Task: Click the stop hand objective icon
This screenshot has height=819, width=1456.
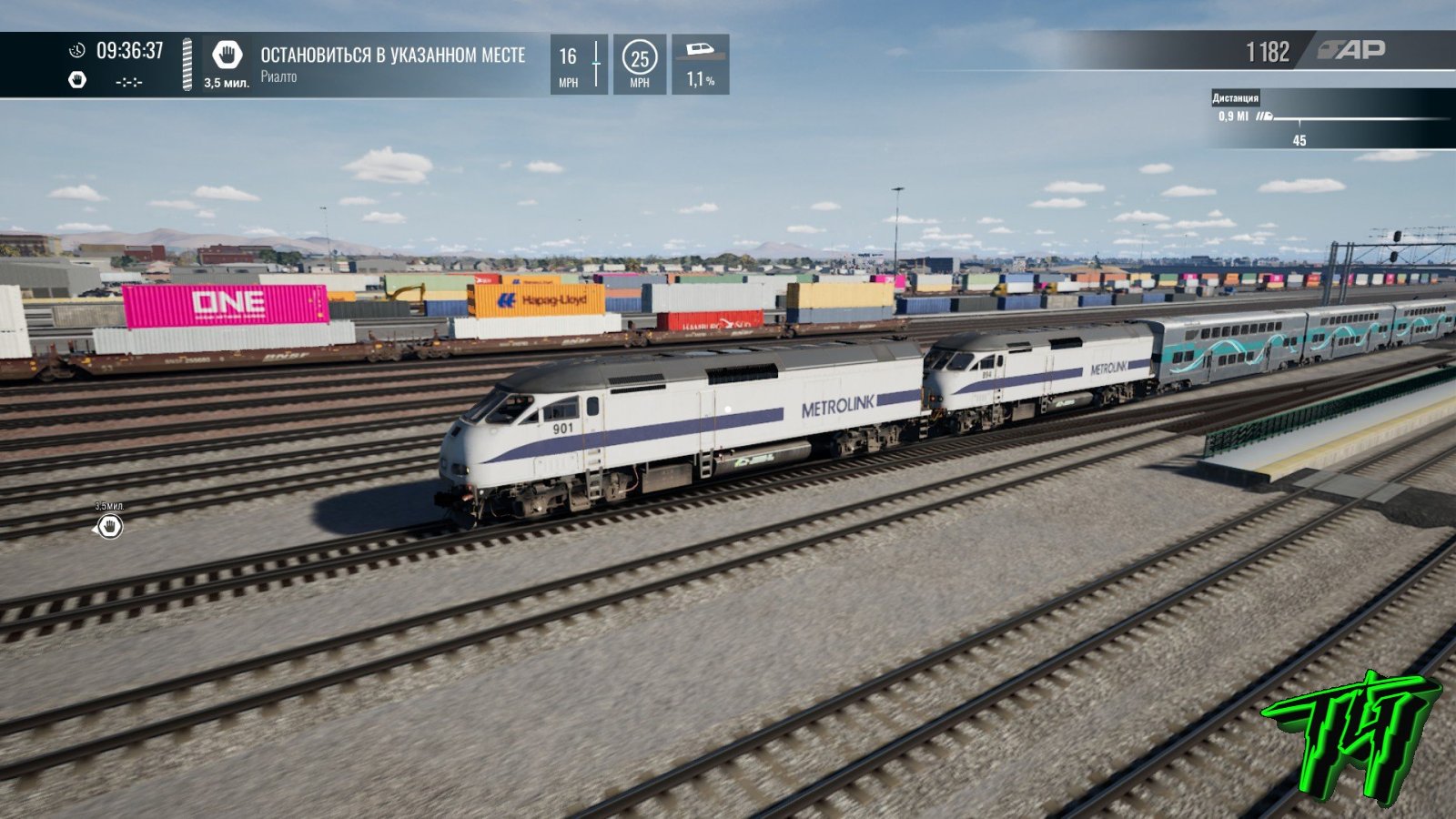Action: click(x=226, y=56)
